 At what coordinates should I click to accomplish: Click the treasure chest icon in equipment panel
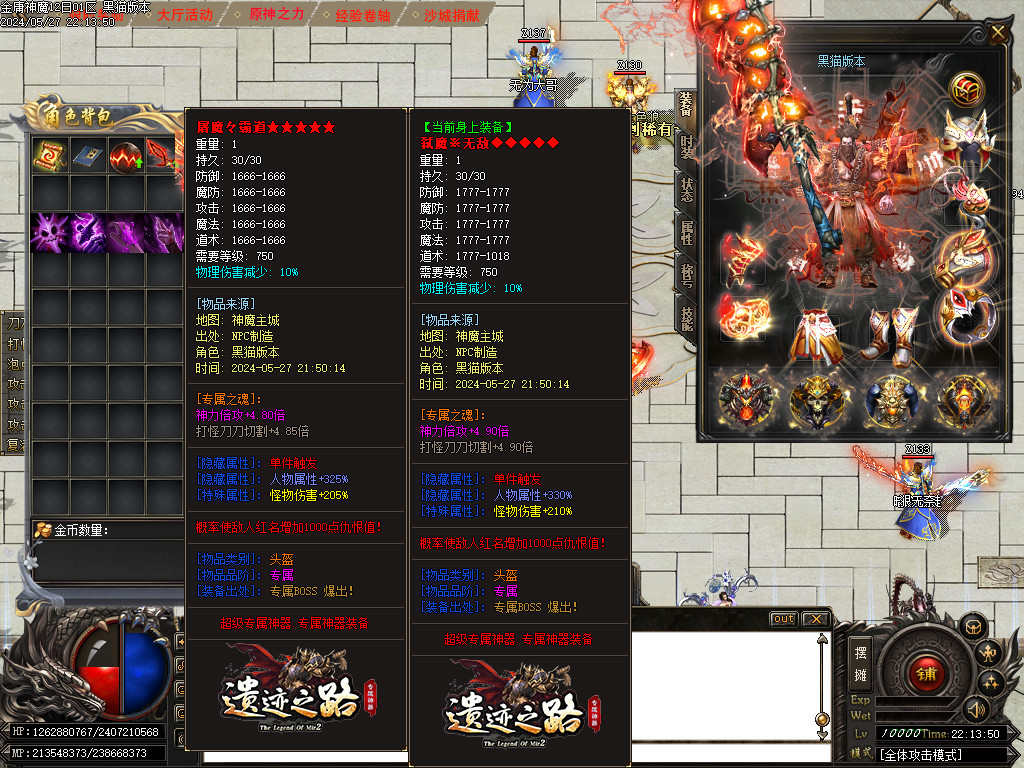[x=966, y=89]
